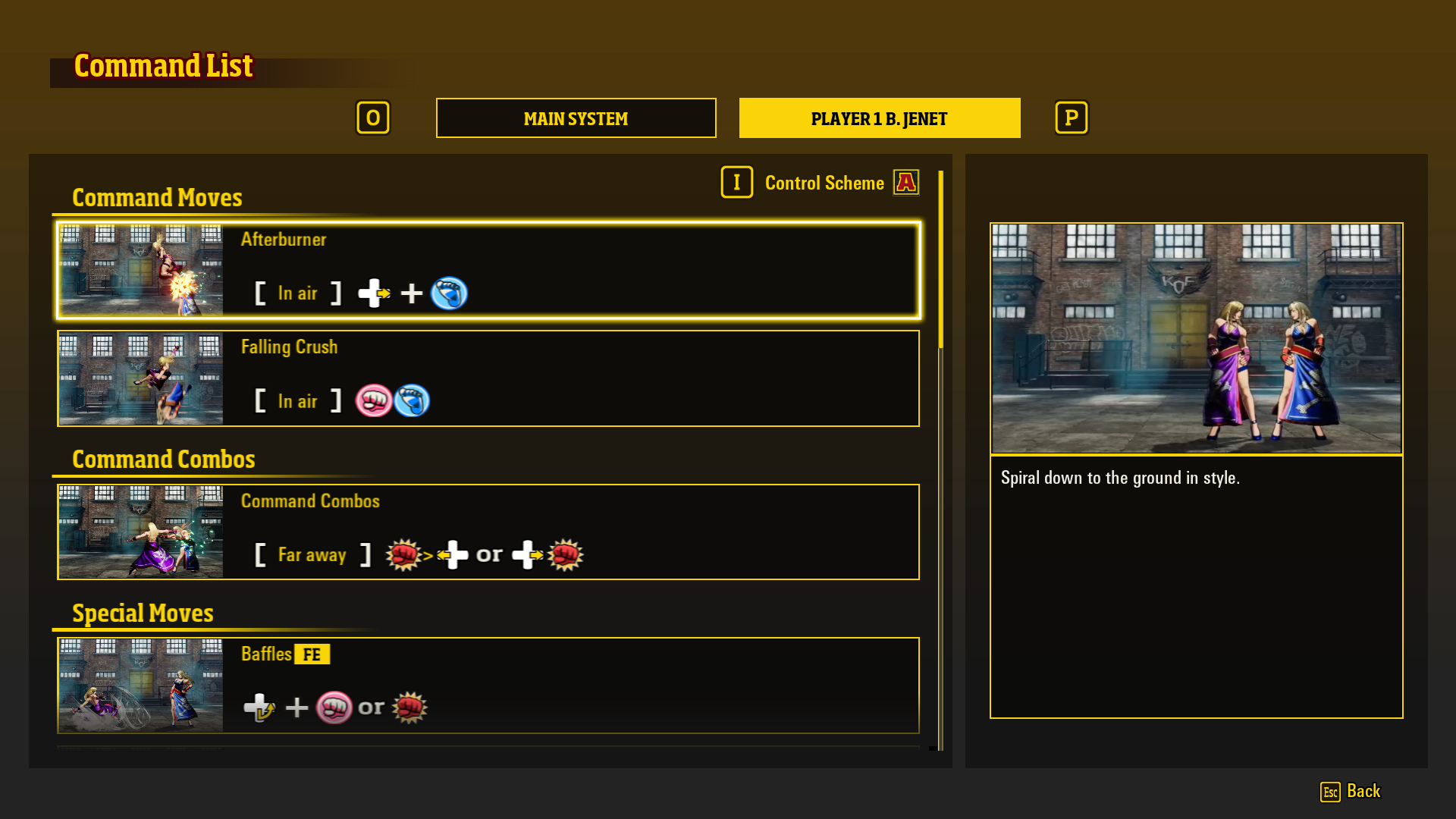Screen dimensions: 1456x819
Task: Click the Control Scheme label
Action: click(824, 182)
